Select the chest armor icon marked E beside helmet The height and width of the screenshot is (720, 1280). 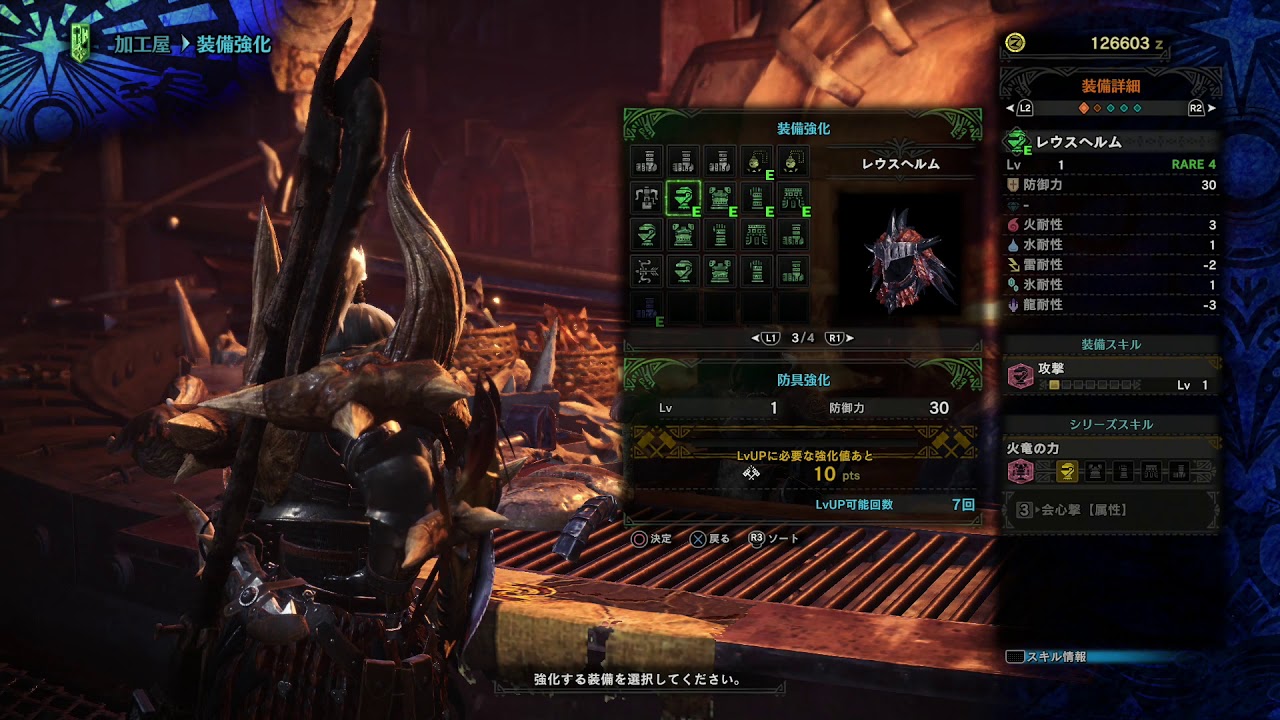pyautogui.click(x=718, y=197)
